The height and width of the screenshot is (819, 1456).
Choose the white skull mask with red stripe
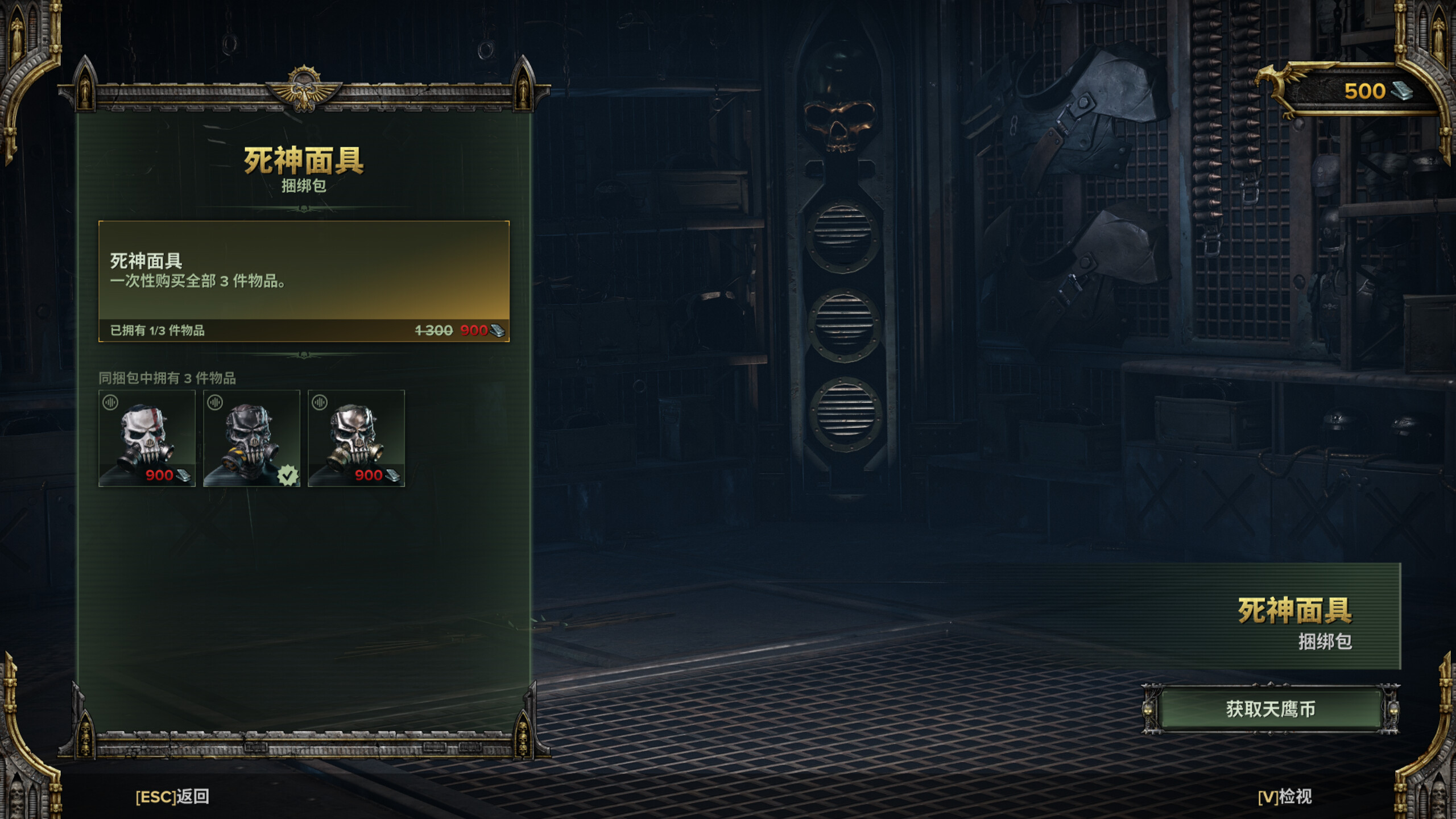(x=147, y=438)
